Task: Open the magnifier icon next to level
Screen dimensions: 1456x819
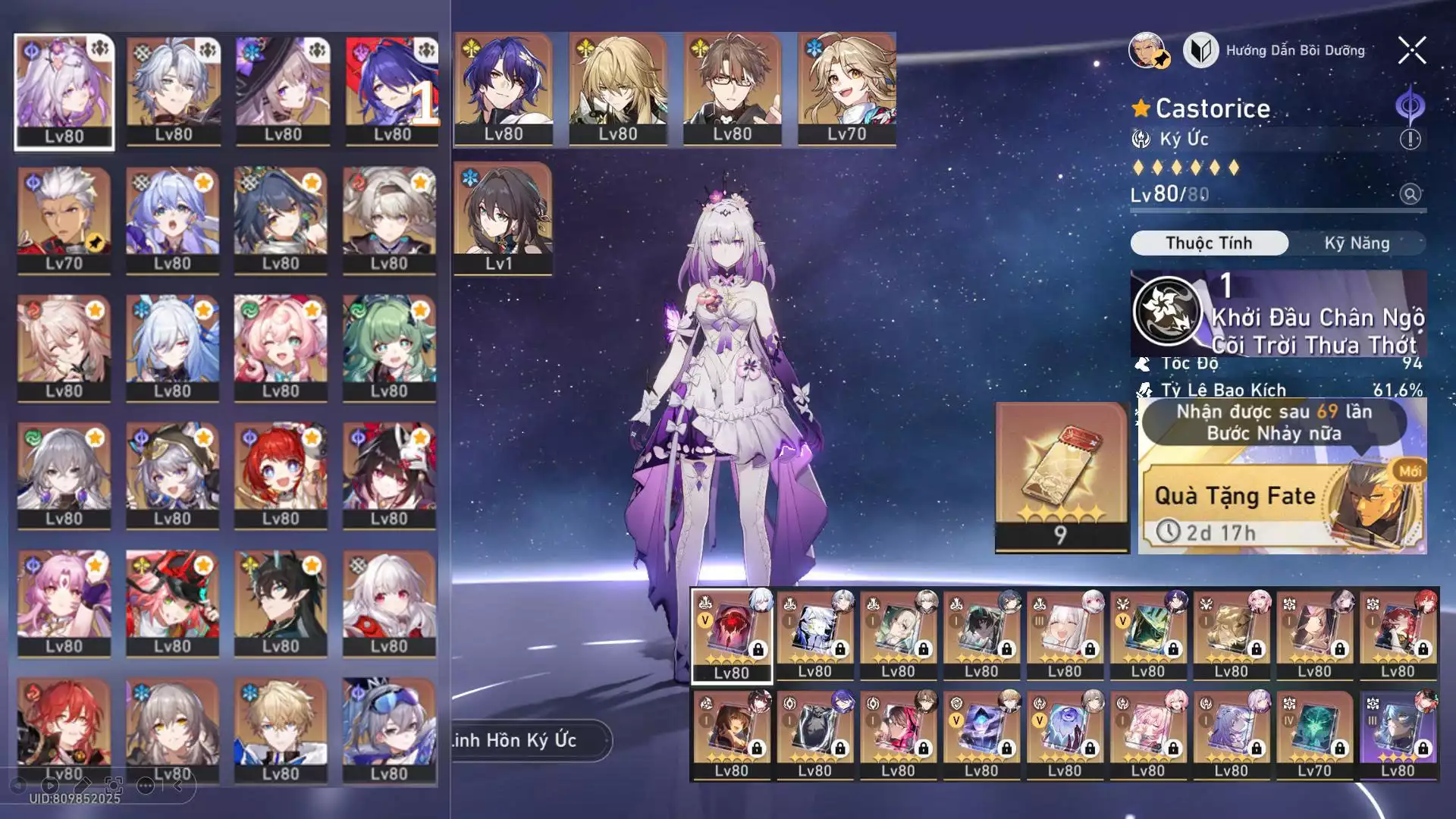Action: pos(1410,194)
